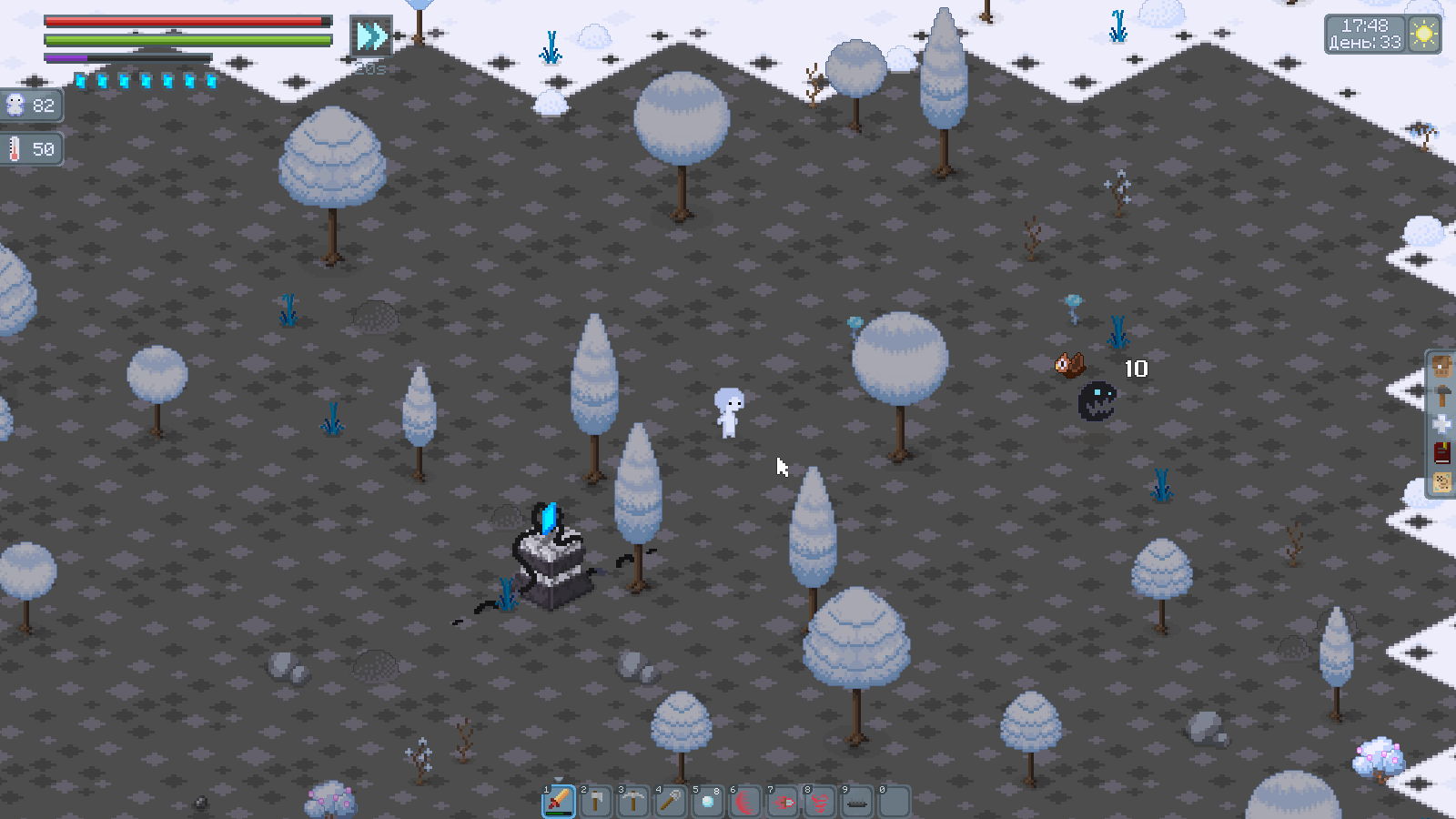Equip the axe from the hotbar
1456x819 pixels.
point(596,802)
